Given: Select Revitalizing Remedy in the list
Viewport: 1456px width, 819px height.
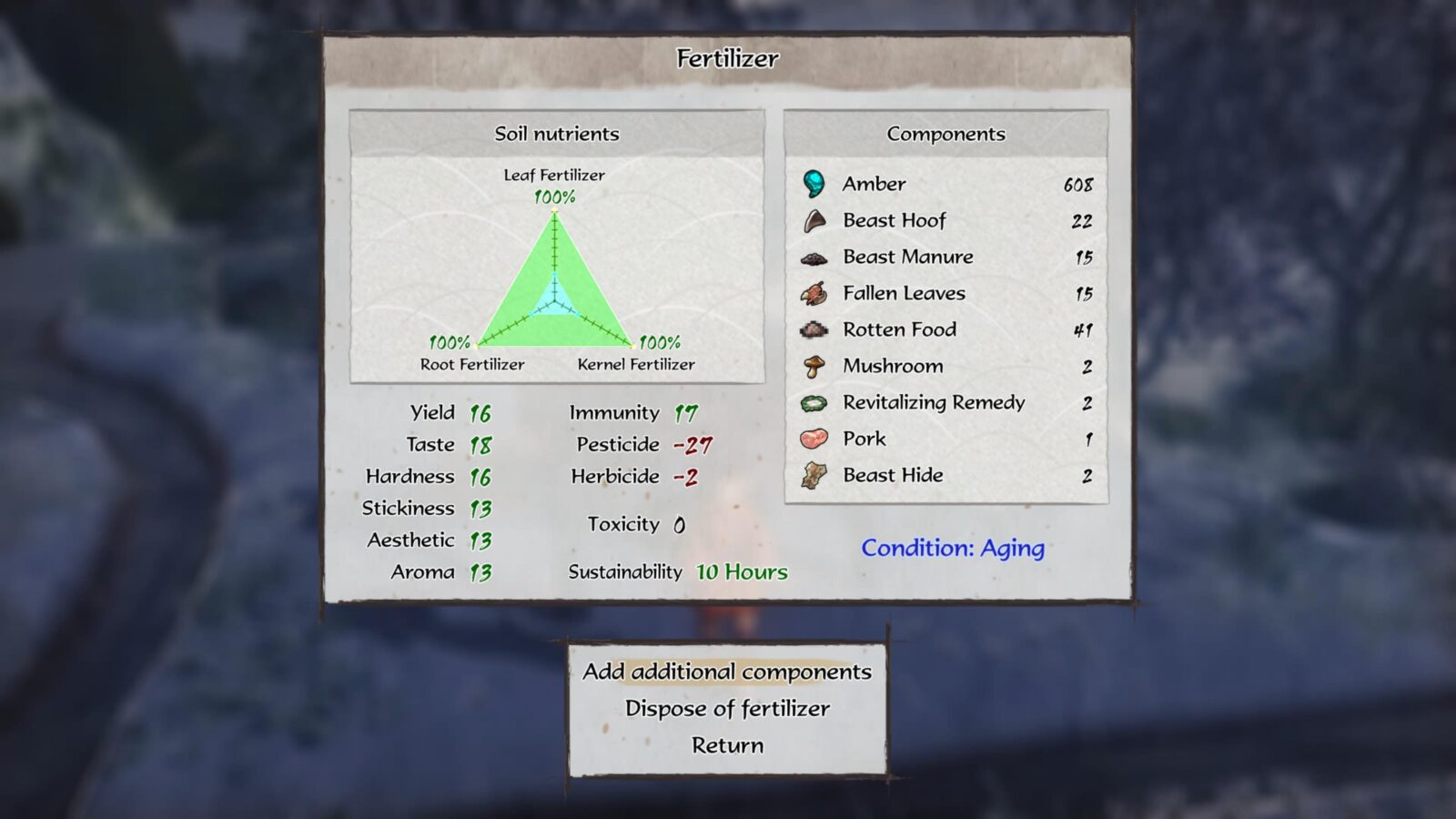Looking at the screenshot, I should [945, 402].
